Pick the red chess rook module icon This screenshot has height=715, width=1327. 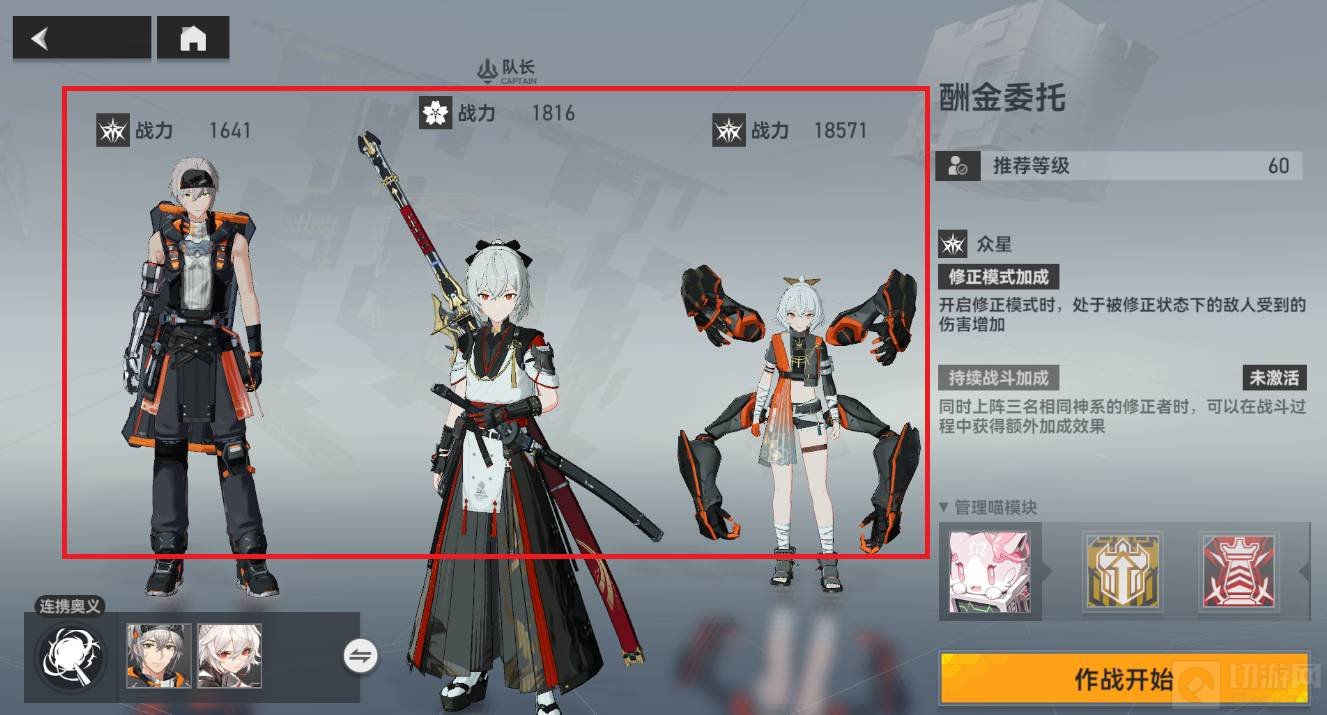pyautogui.click(x=1238, y=572)
